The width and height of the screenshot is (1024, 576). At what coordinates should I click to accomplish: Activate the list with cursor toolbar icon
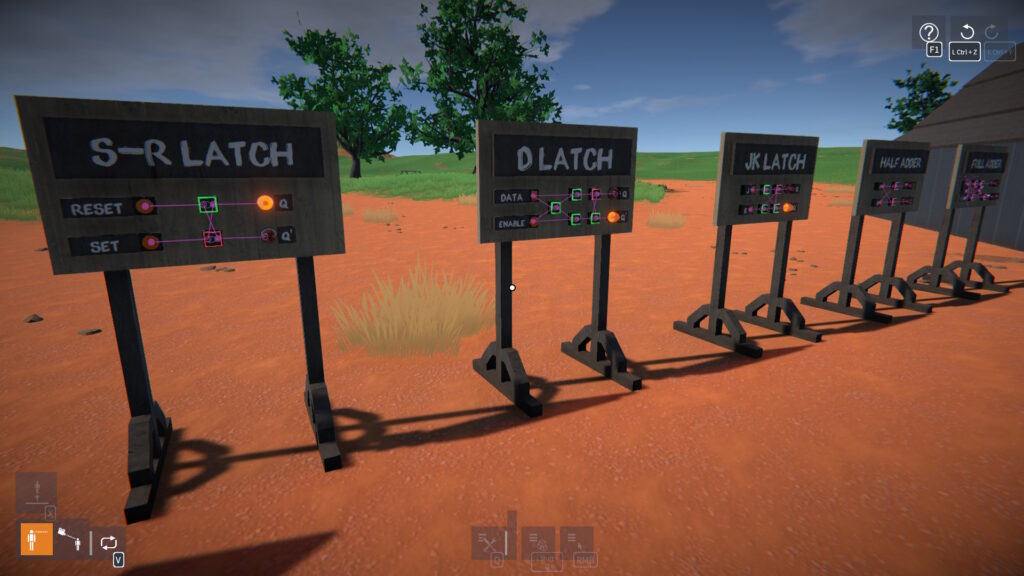[577, 542]
